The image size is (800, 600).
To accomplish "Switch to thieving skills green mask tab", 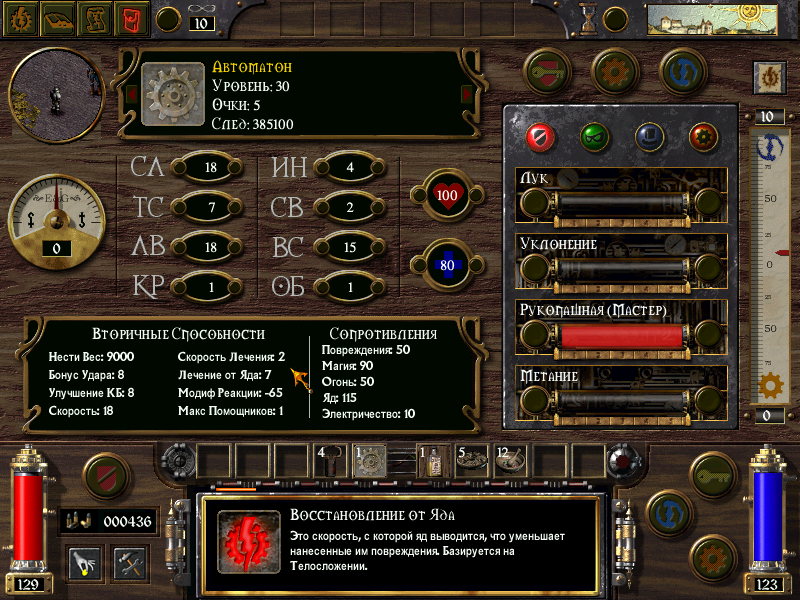I will coord(594,135).
